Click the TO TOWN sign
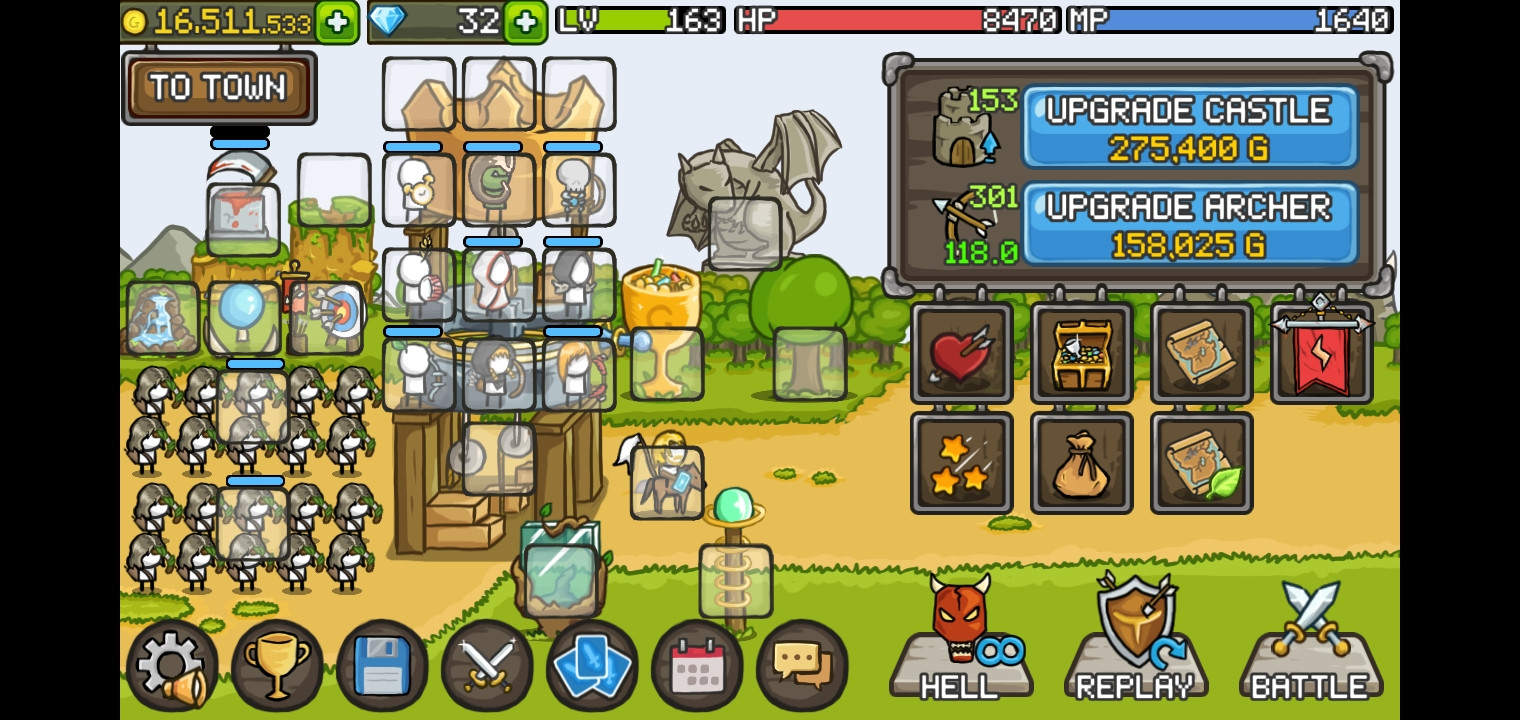The width and height of the screenshot is (1520, 720). [x=218, y=88]
